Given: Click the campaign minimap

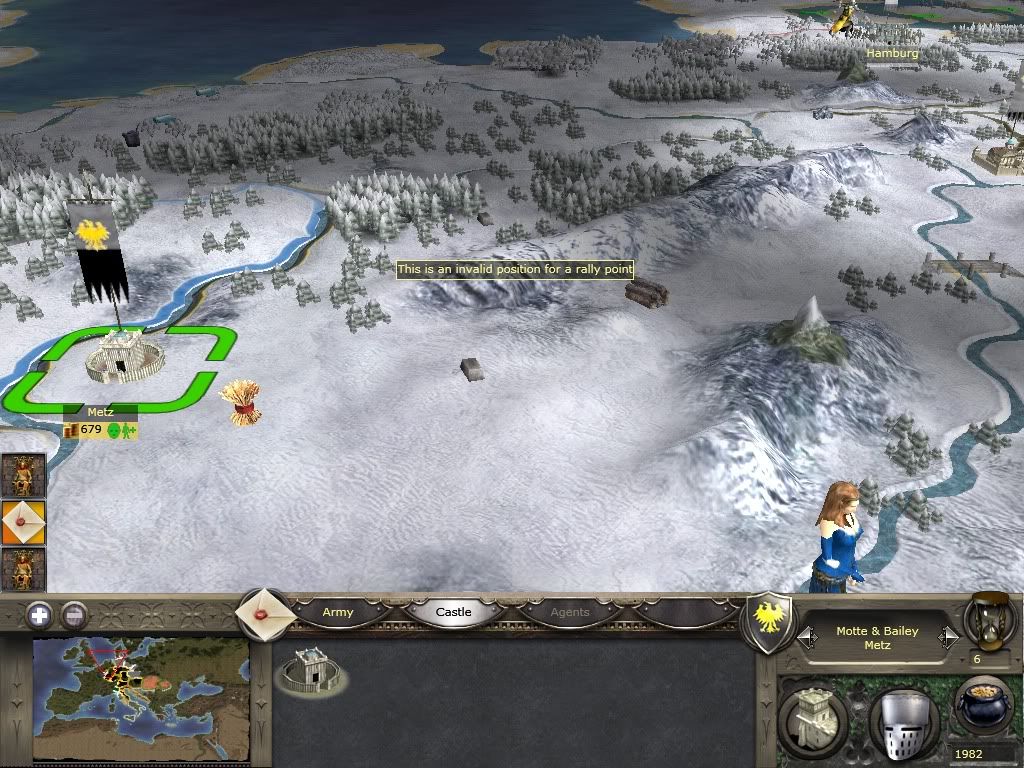Looking at the screenshot, I should tap(141, 699).
